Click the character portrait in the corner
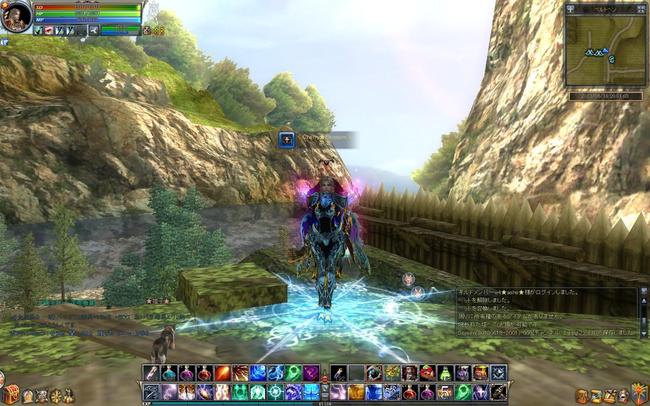The height and width of the screenshot is (406, 650). (17, 17)
